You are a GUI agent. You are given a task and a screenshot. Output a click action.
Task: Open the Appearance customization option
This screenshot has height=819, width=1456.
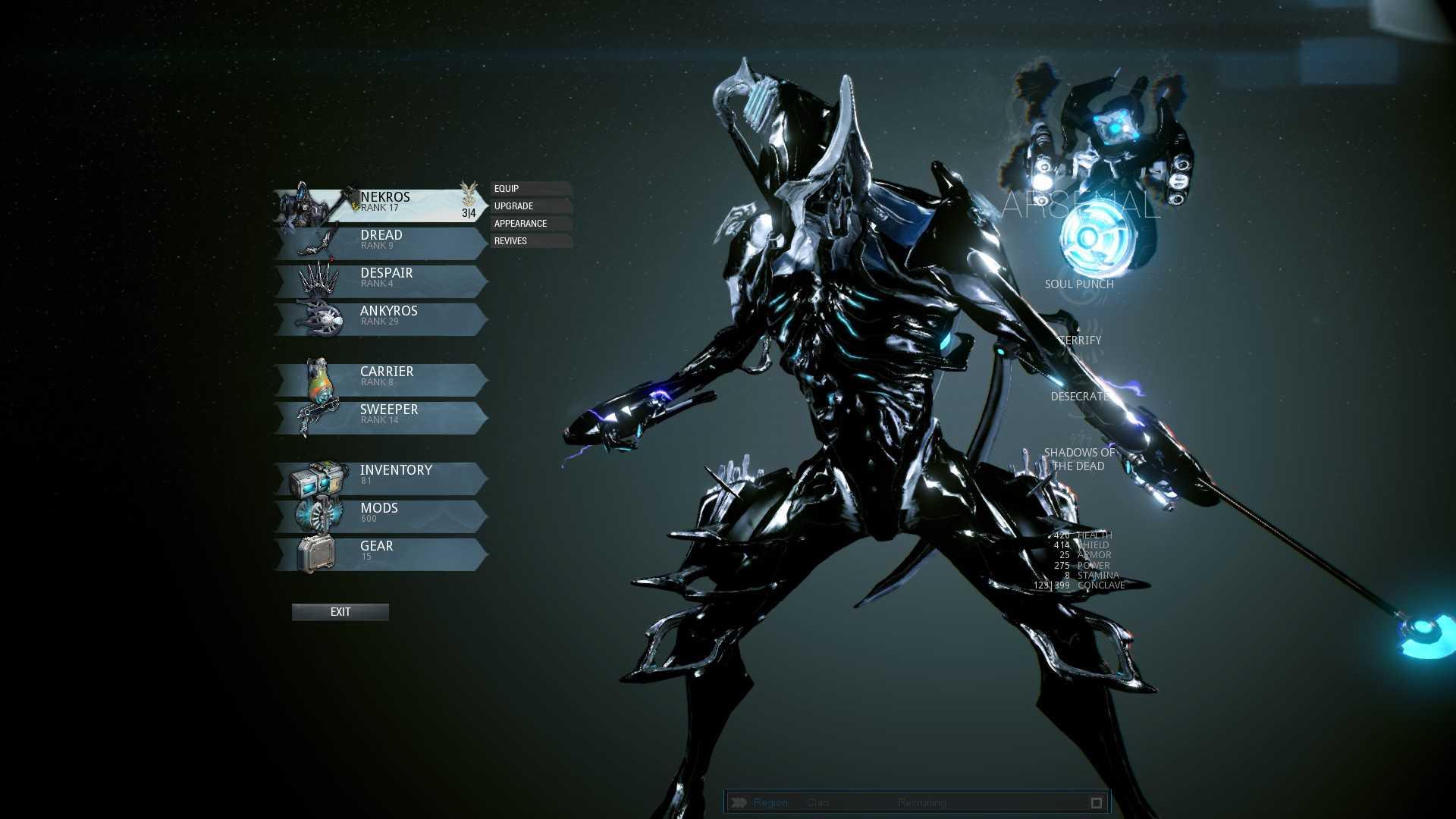tap(530, 224)
